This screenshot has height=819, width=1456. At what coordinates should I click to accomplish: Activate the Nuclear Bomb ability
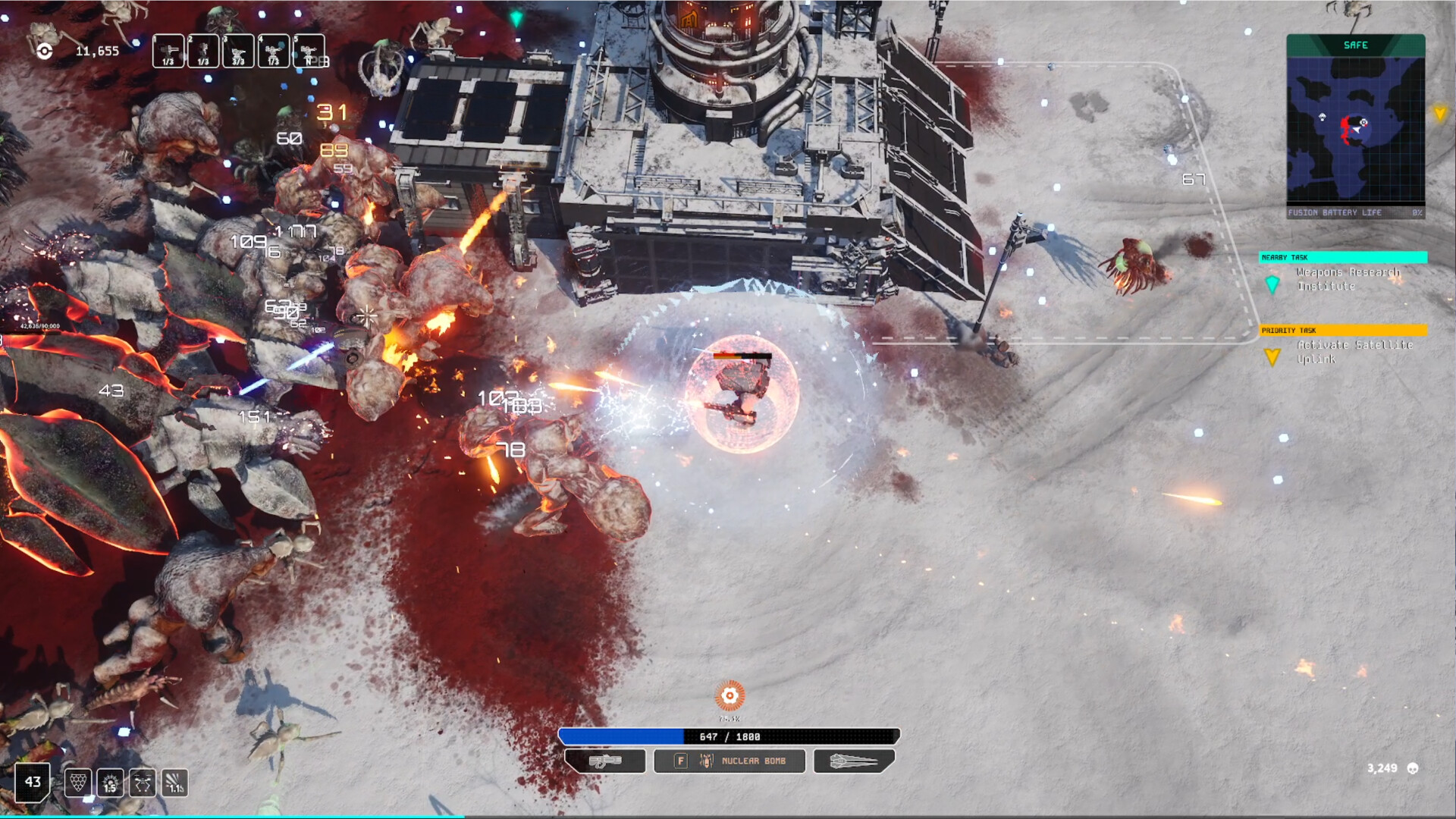[x=730, y=761]
